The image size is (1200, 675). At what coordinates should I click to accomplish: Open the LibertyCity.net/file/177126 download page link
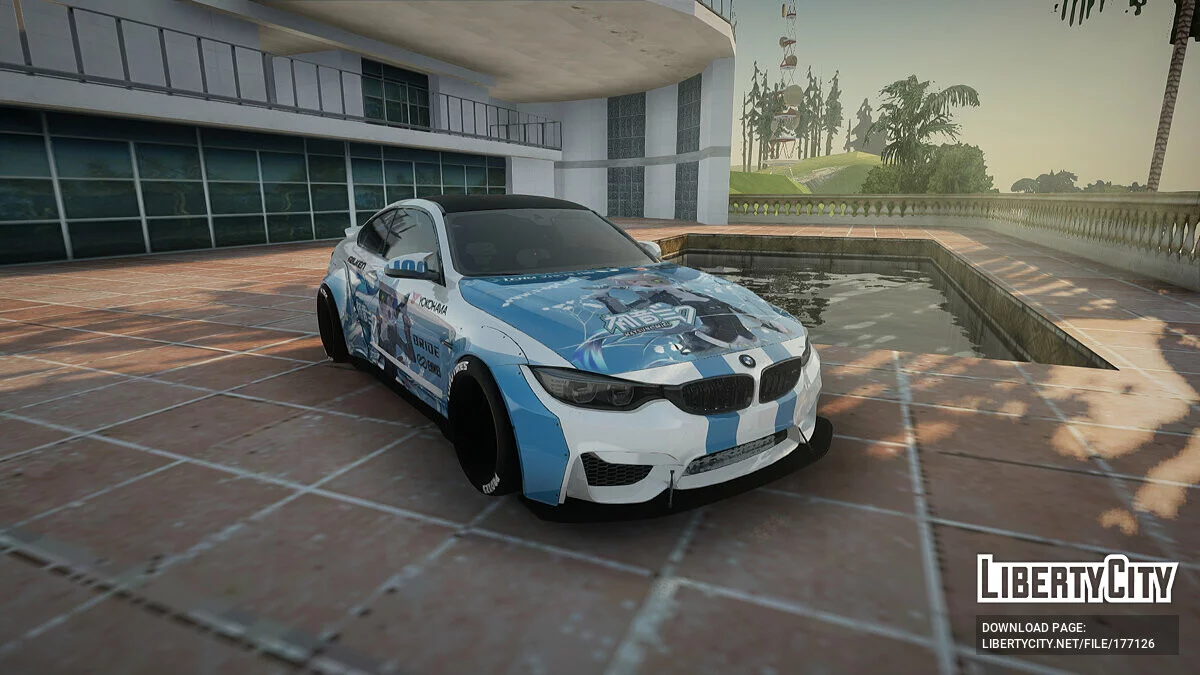[1067, 644]
